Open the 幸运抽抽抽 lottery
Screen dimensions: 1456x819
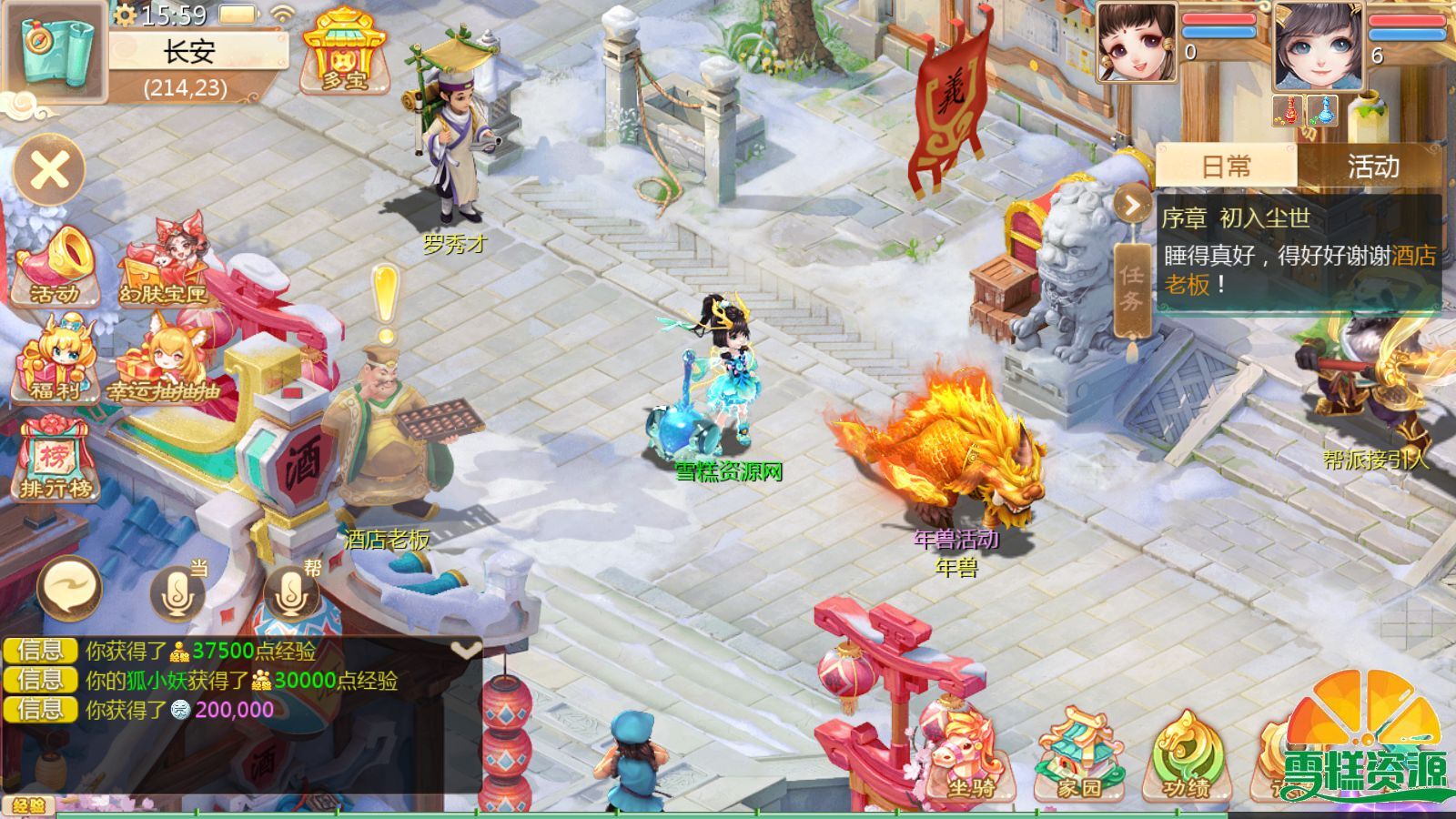164,364
